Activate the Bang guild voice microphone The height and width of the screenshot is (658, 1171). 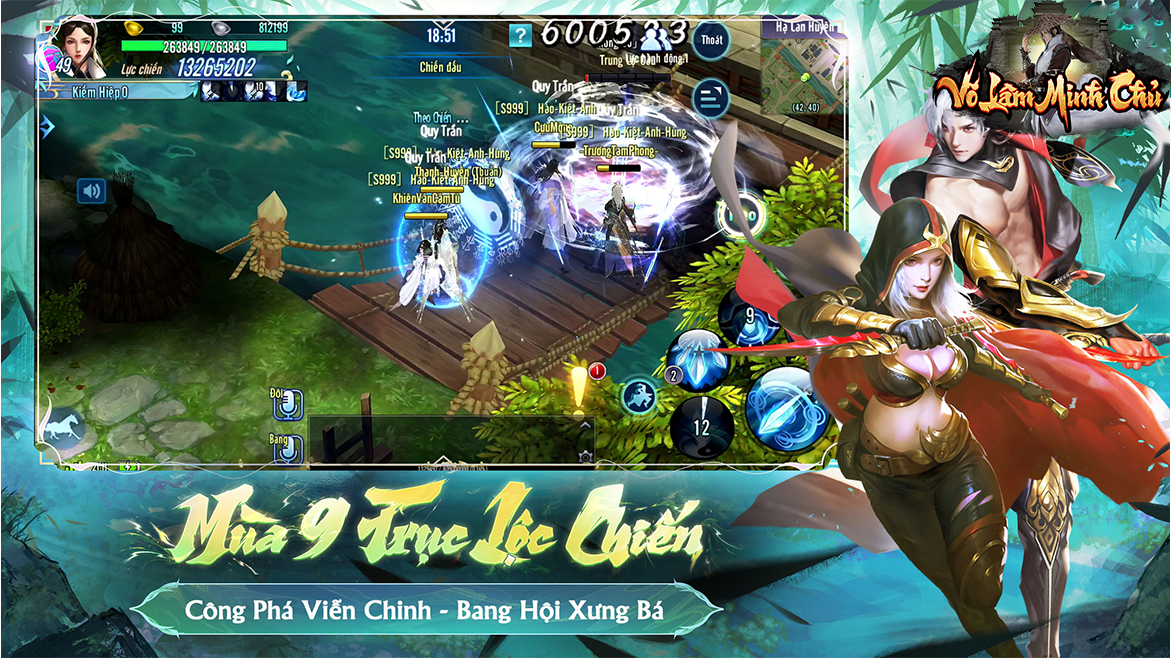[x=288, y=449]
